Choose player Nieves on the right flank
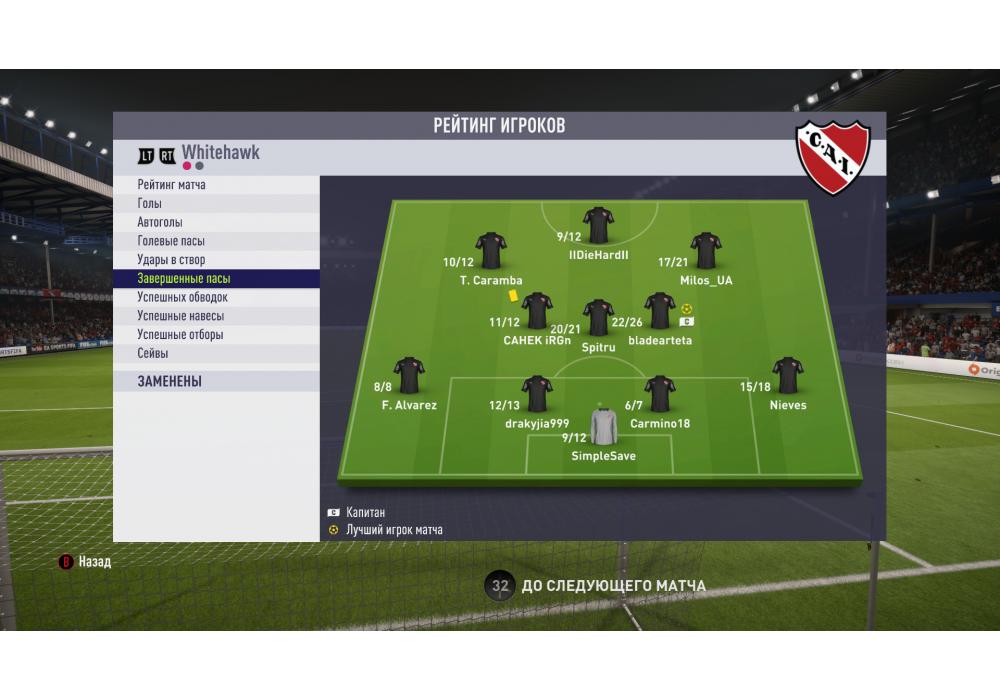This screenshot has height=700, width=1000. tap(788, 375)
